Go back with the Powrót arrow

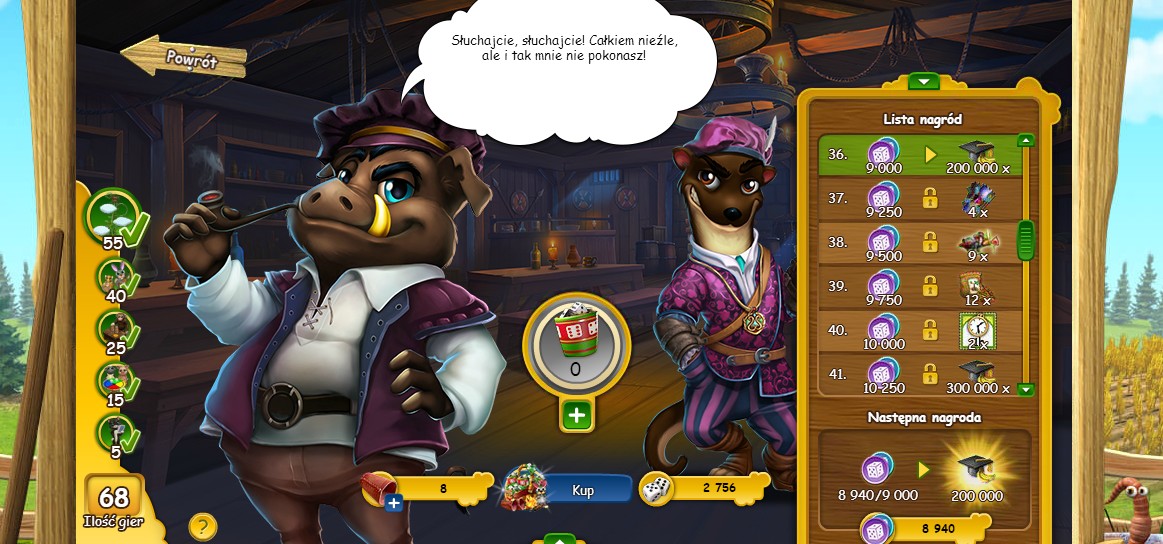(x=183, y=58)
